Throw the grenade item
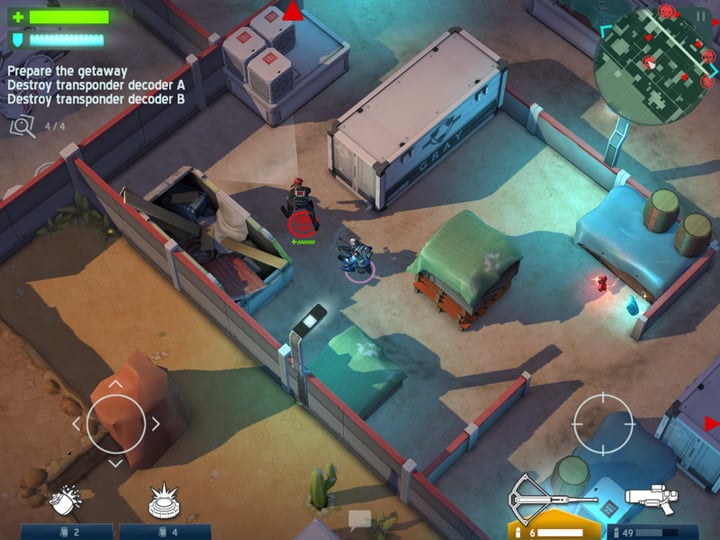 click(x=65, y=499)
